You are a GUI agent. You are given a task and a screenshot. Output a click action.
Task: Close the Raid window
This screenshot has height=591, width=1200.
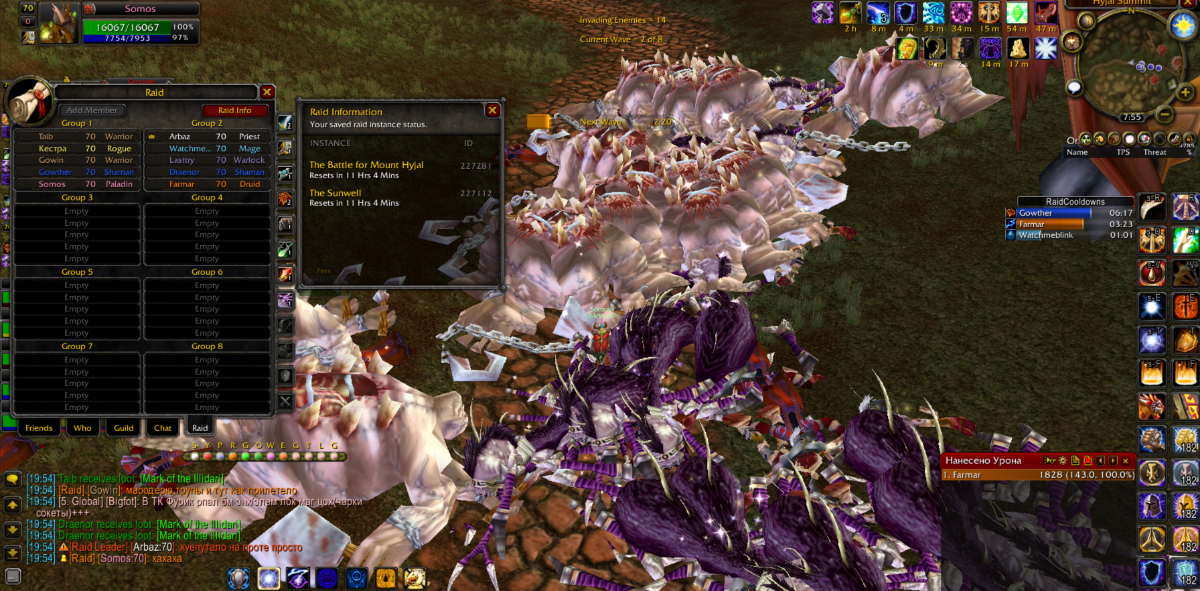click(x=267, y=92)
